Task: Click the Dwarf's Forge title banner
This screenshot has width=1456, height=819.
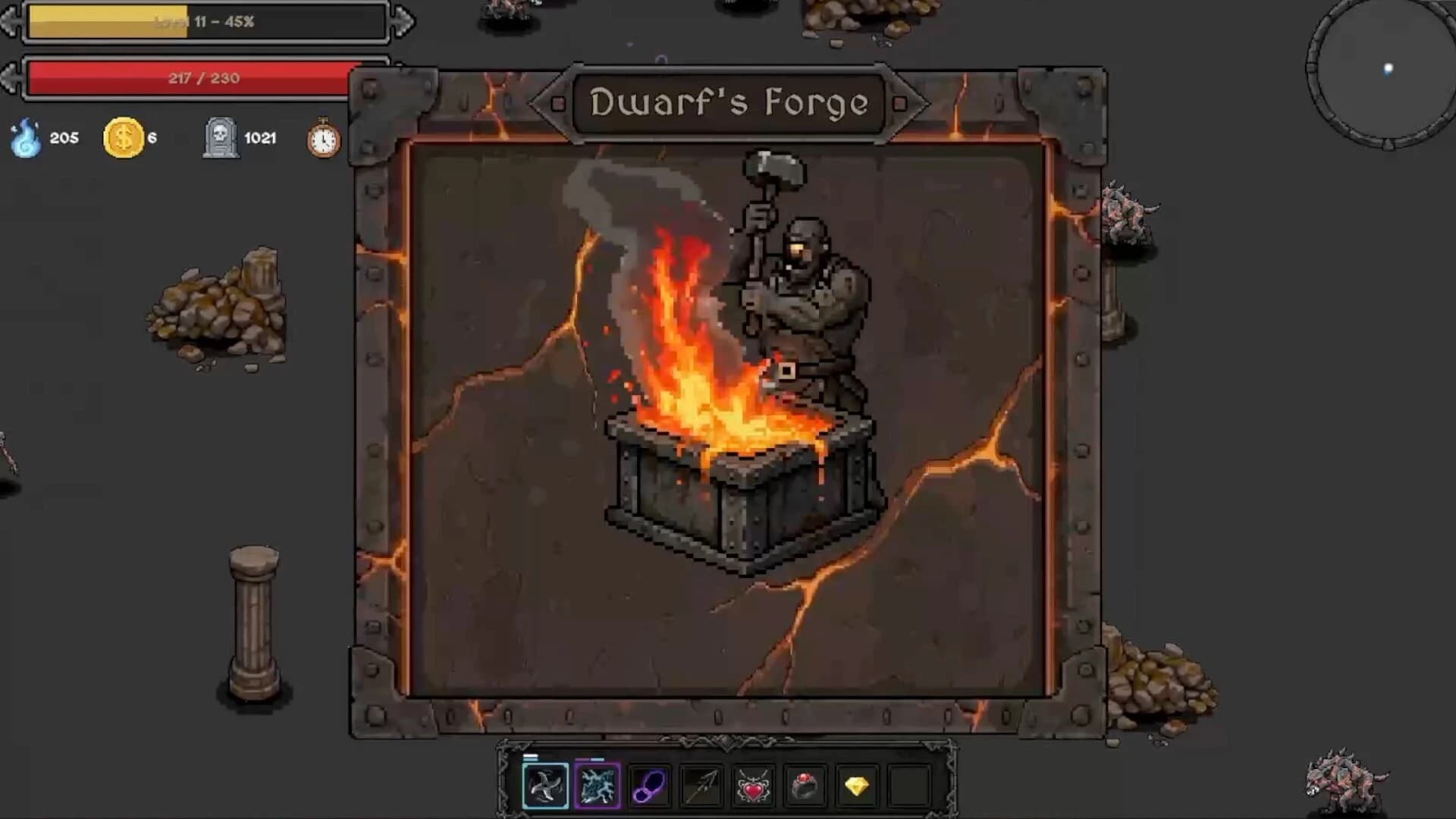Action: (730, 104)
